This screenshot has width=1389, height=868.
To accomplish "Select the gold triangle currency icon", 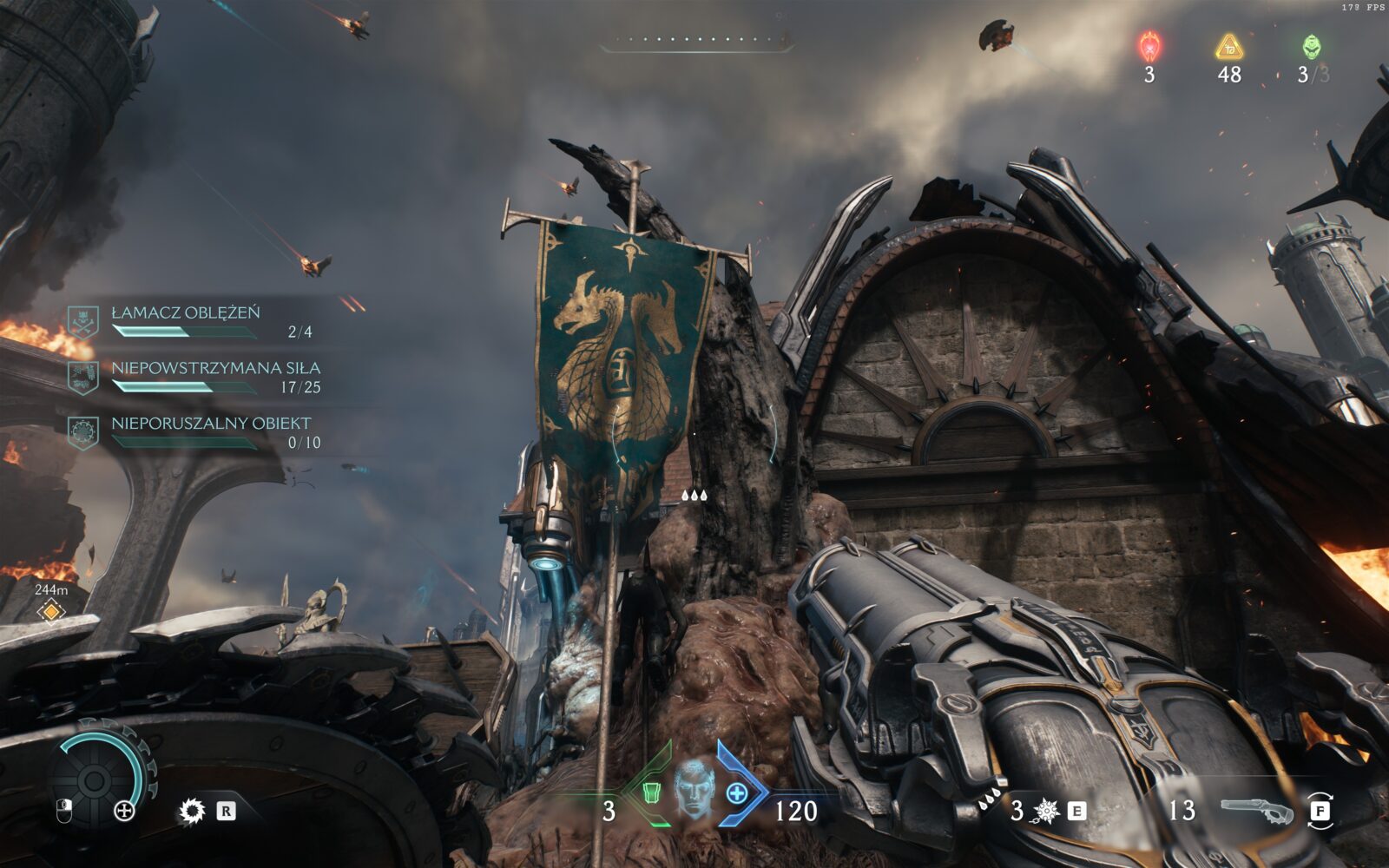I will coord(1229,46).
